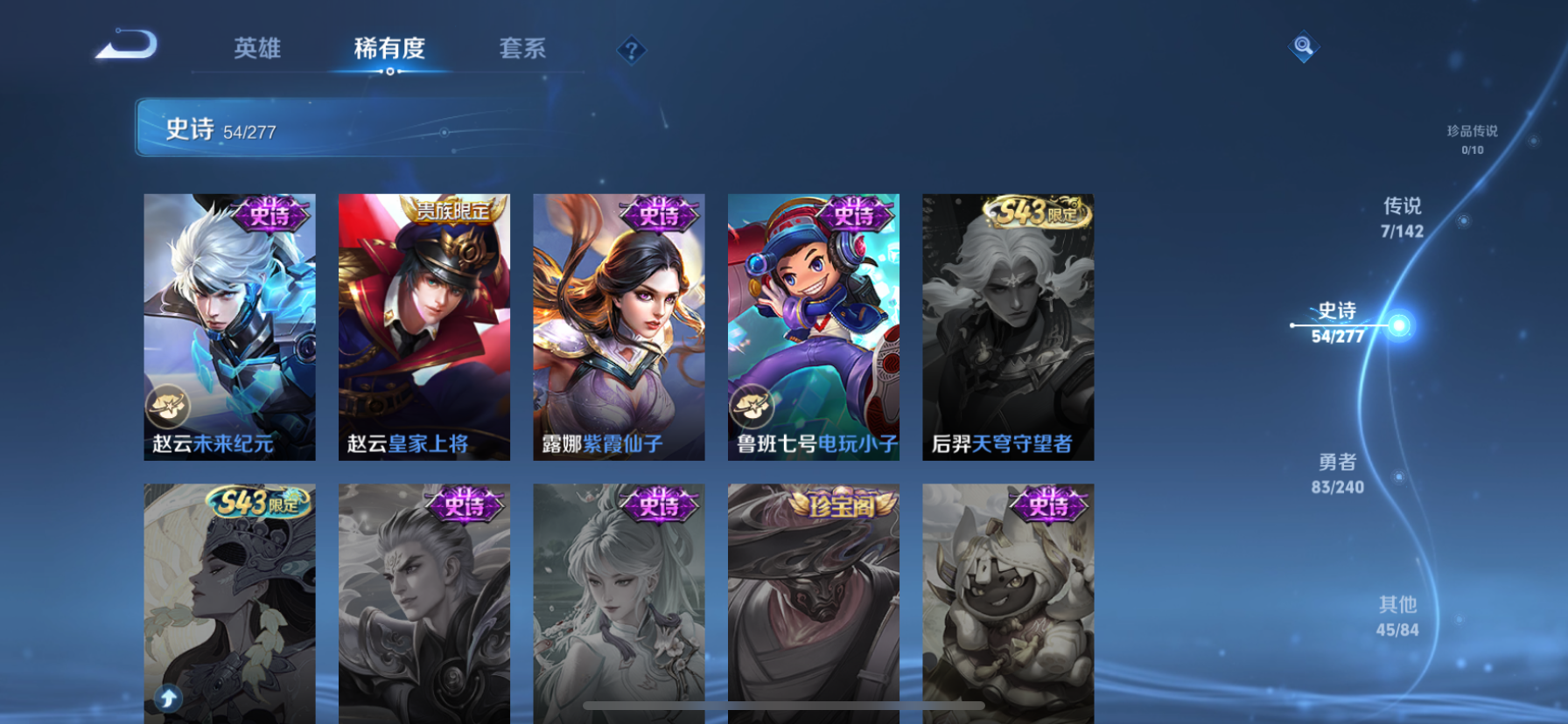Open the question mark help icon
Image resolution: width=1568 pixels, height=724 pixels.
click(x=632, y=50)
